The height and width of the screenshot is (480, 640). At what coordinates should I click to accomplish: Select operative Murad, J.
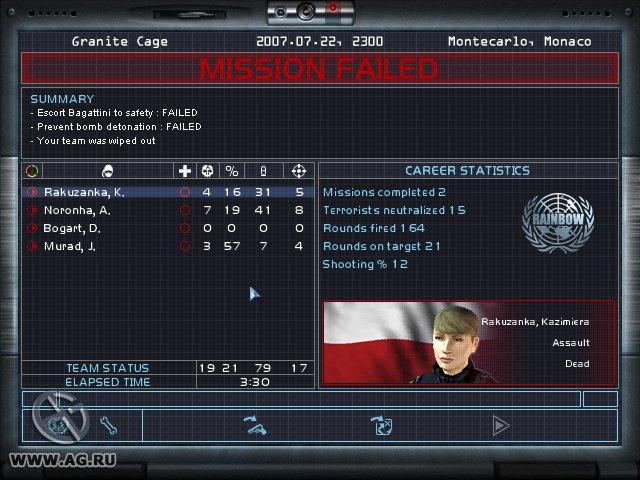[x=70, y=246]
